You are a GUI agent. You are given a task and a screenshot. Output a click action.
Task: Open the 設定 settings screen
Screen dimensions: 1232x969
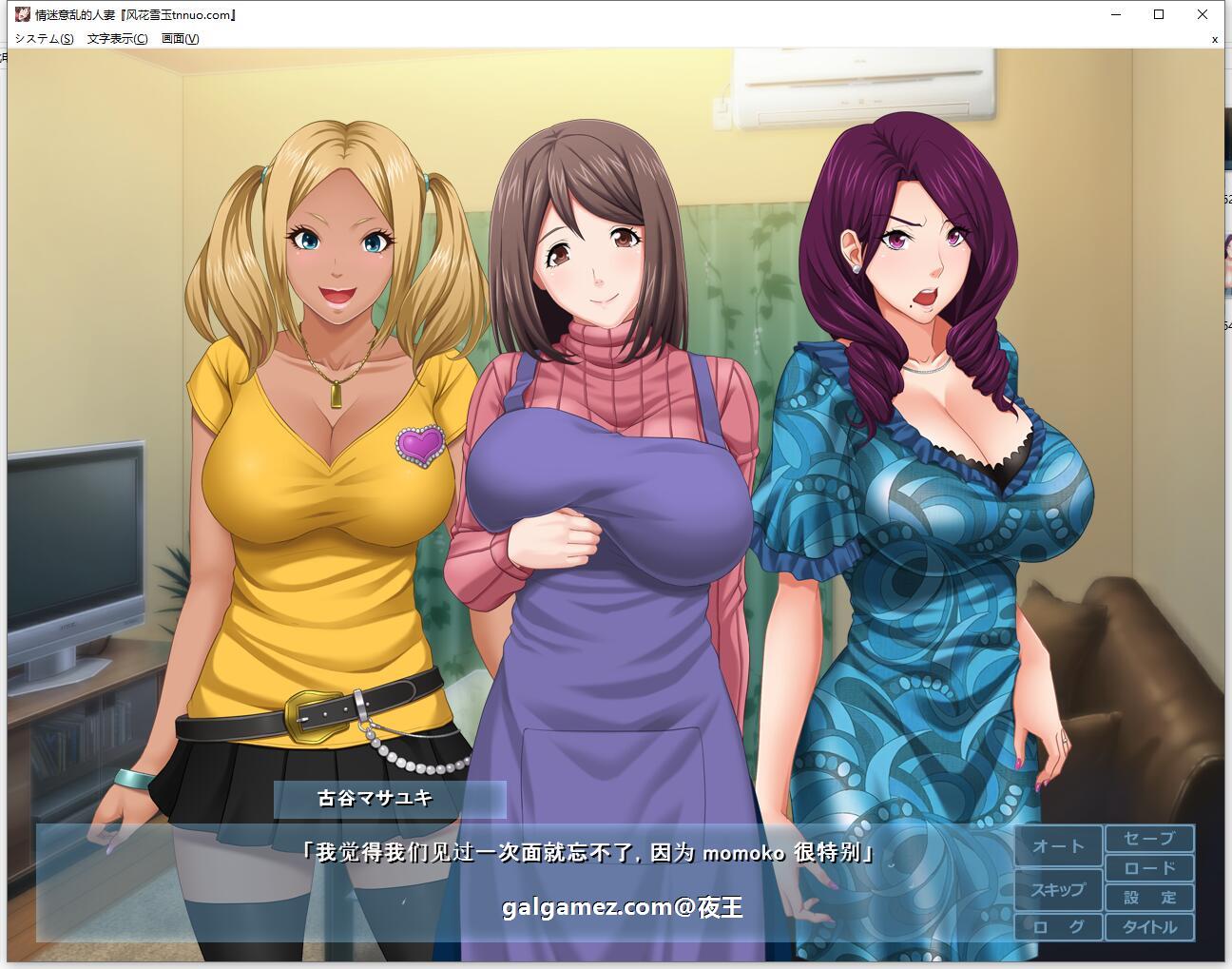click(1149, 896)
